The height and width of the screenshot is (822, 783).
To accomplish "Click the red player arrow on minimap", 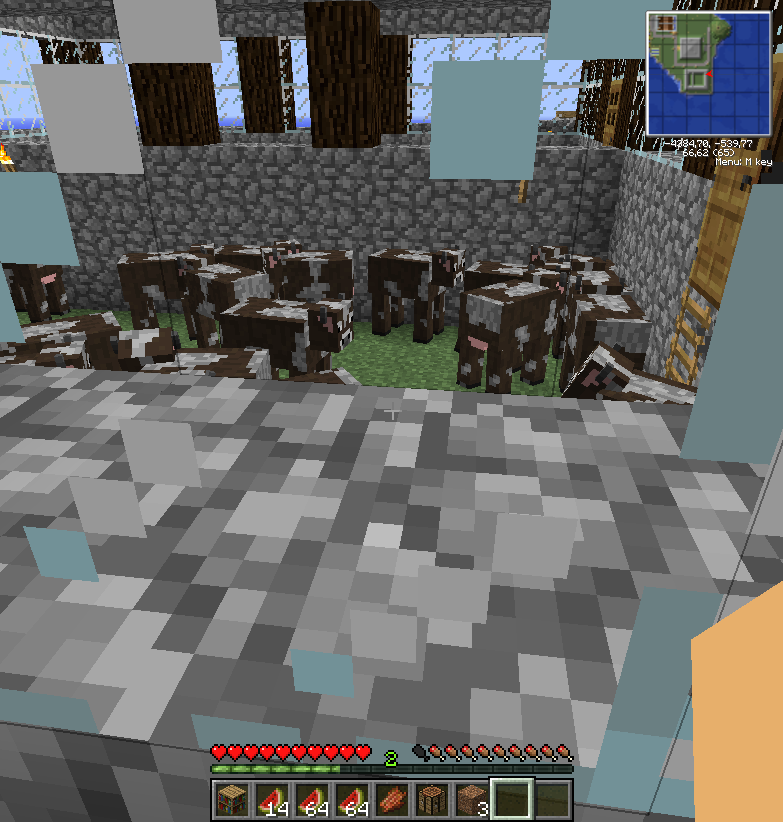I will [x=708, y=74].
